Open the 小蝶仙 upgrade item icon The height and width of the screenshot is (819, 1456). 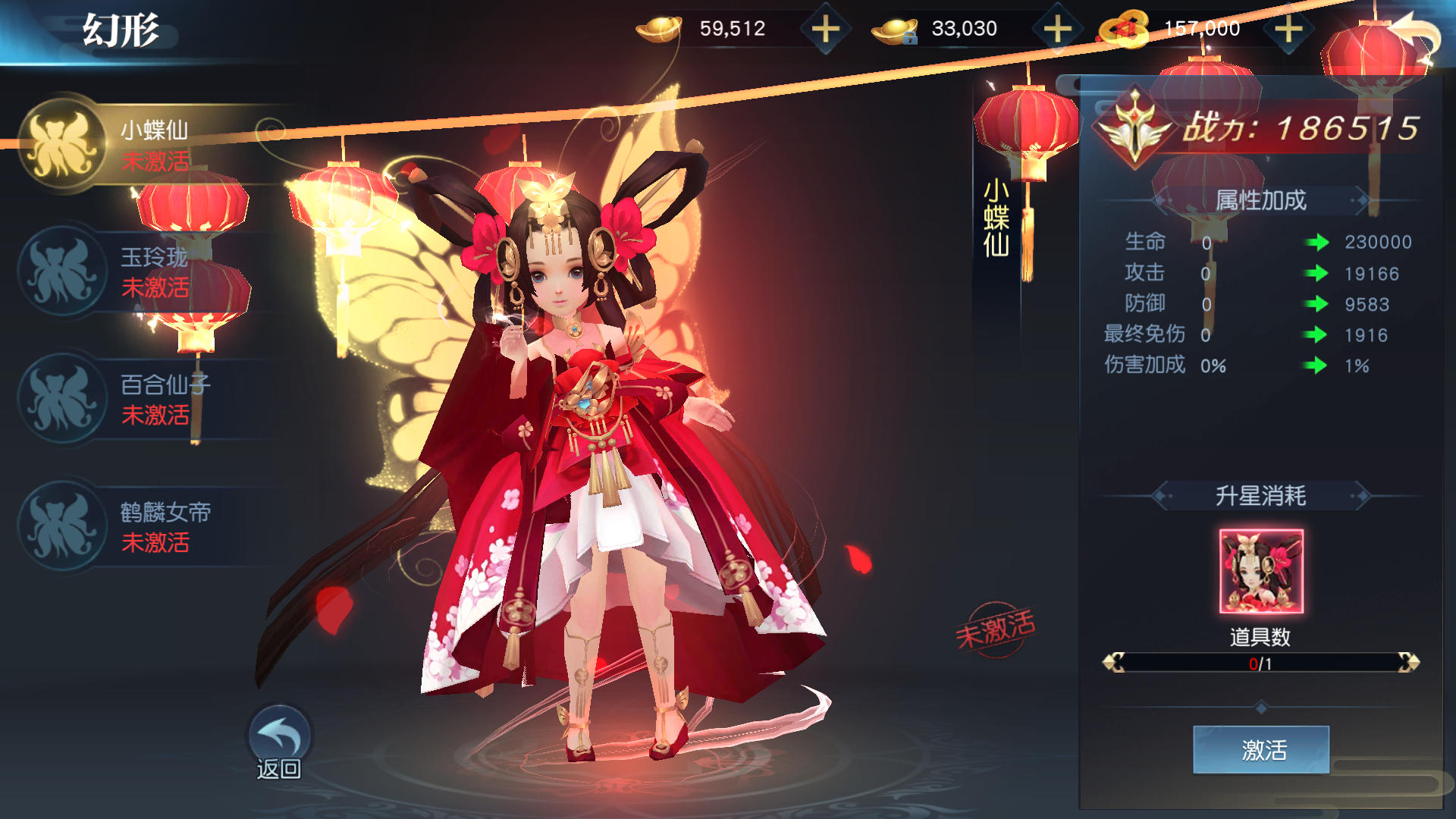tap(1260, 571)
